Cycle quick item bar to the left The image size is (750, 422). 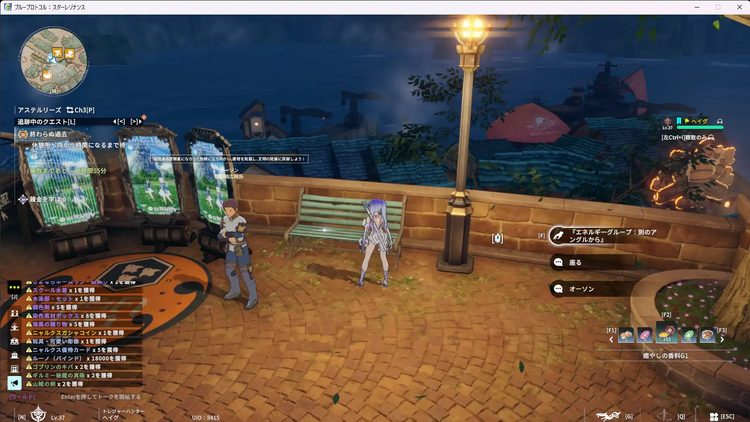(612, 340)
